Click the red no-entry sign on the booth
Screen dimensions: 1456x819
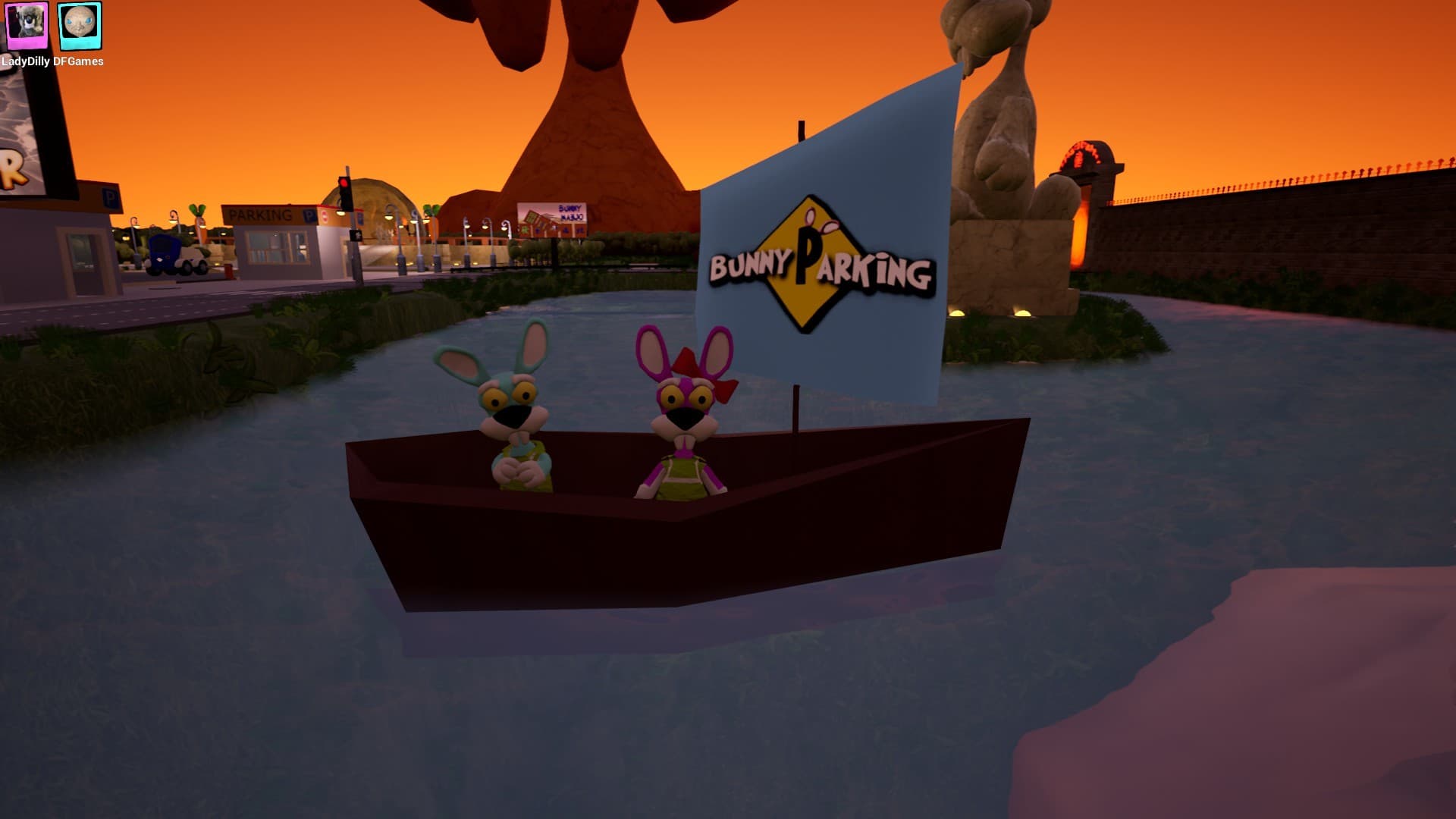click(325, 217)
